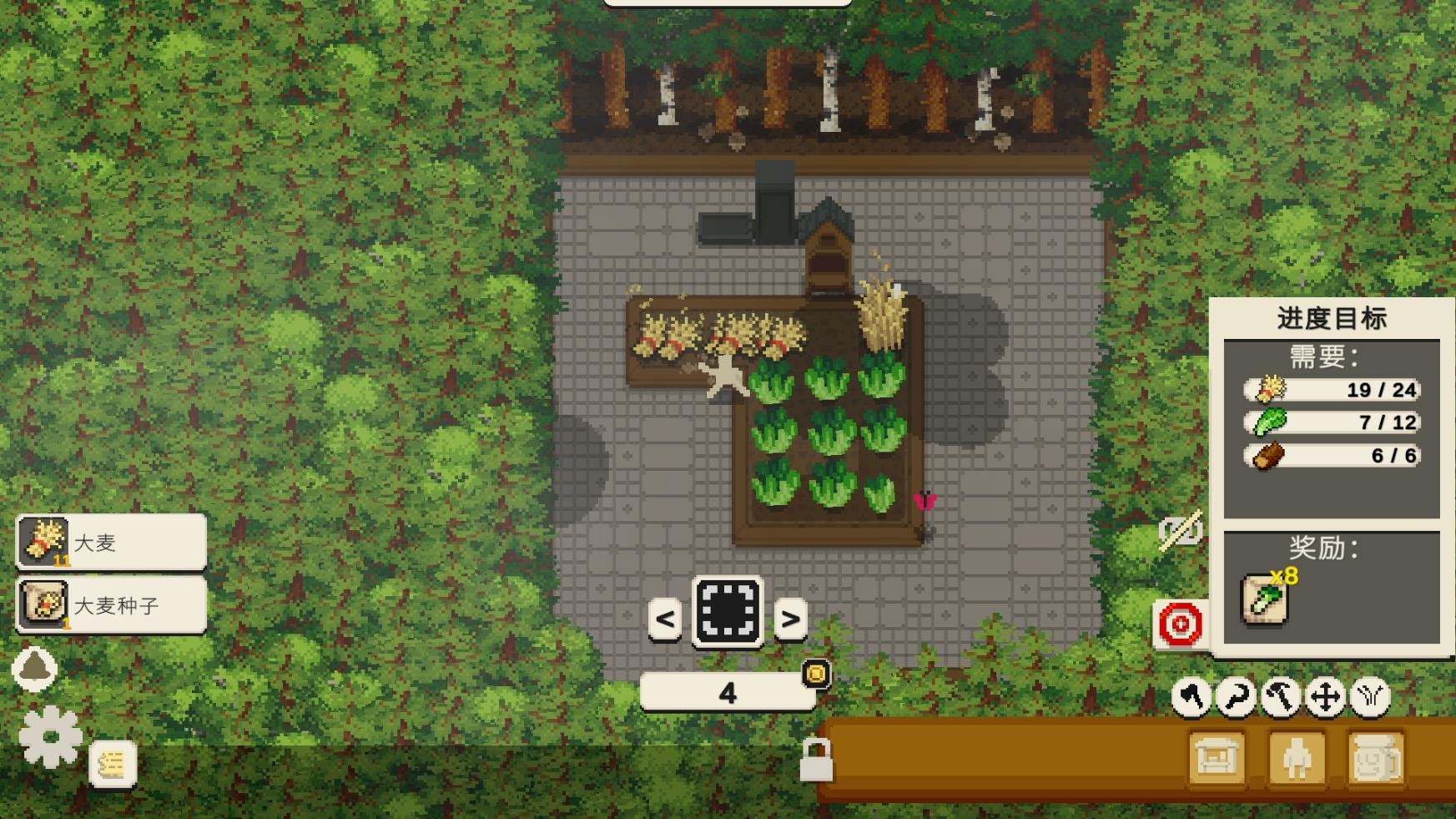Open the scroll log button
This screenshot has height=819, width=1456.
113,764
